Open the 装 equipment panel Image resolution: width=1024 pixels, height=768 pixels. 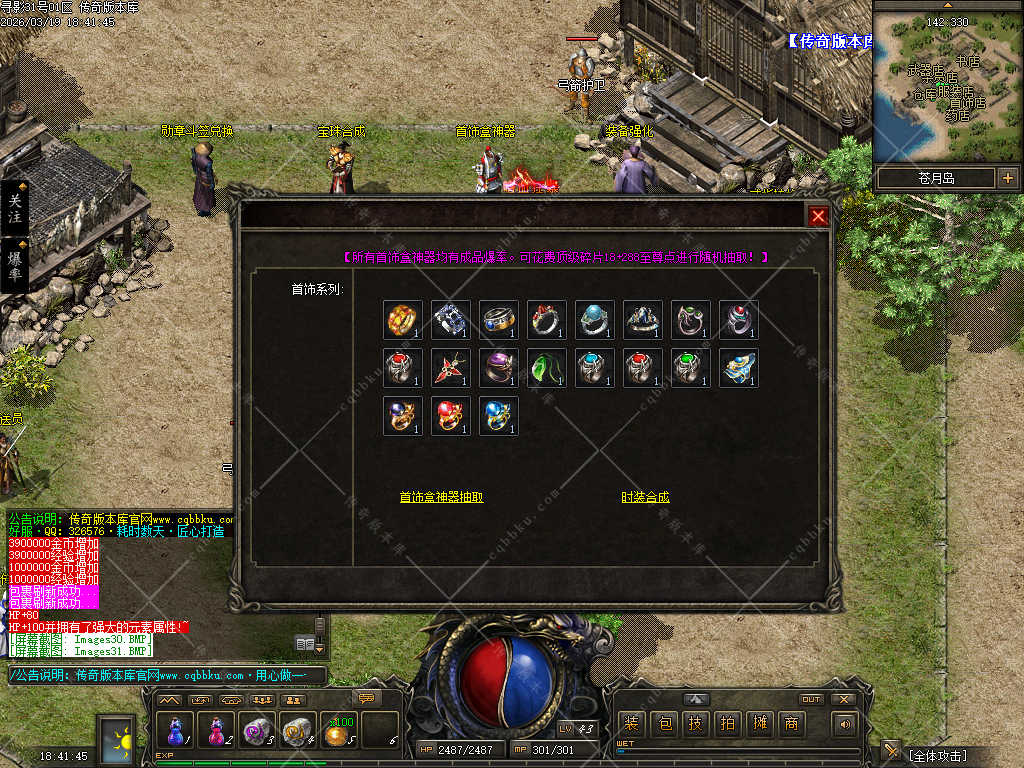pyautogui.click(x=631, y=724)
